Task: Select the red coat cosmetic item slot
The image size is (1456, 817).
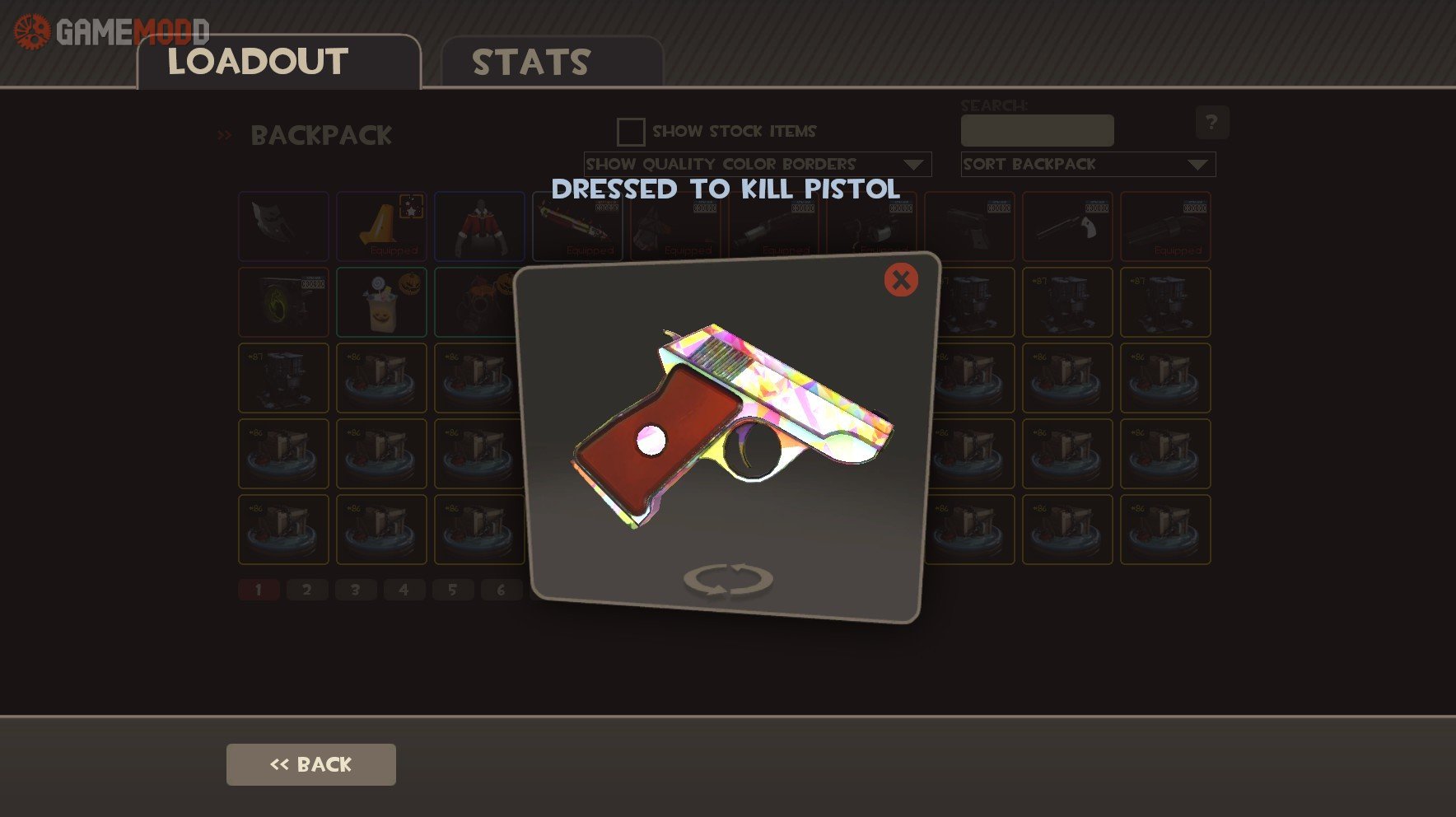Action: click(479, 226)
